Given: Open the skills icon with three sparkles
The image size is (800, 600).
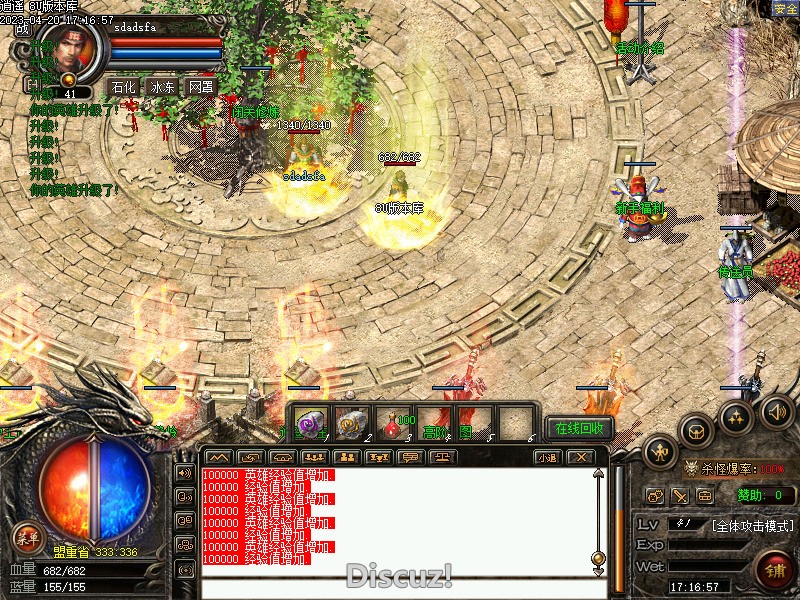Looking at the screenshot, I should pos(737,416).
